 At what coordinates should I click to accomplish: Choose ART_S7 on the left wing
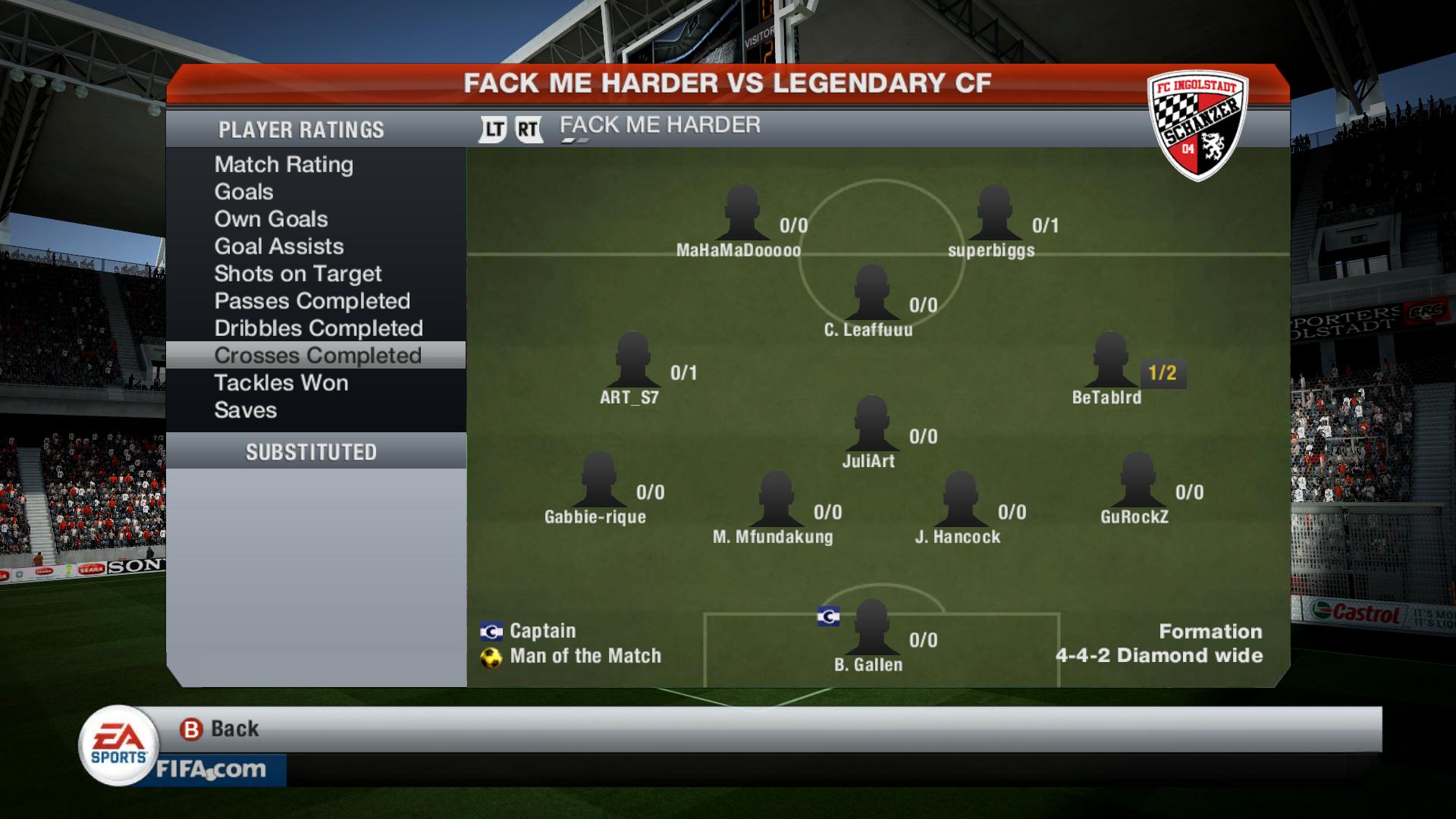pos(632,362)
